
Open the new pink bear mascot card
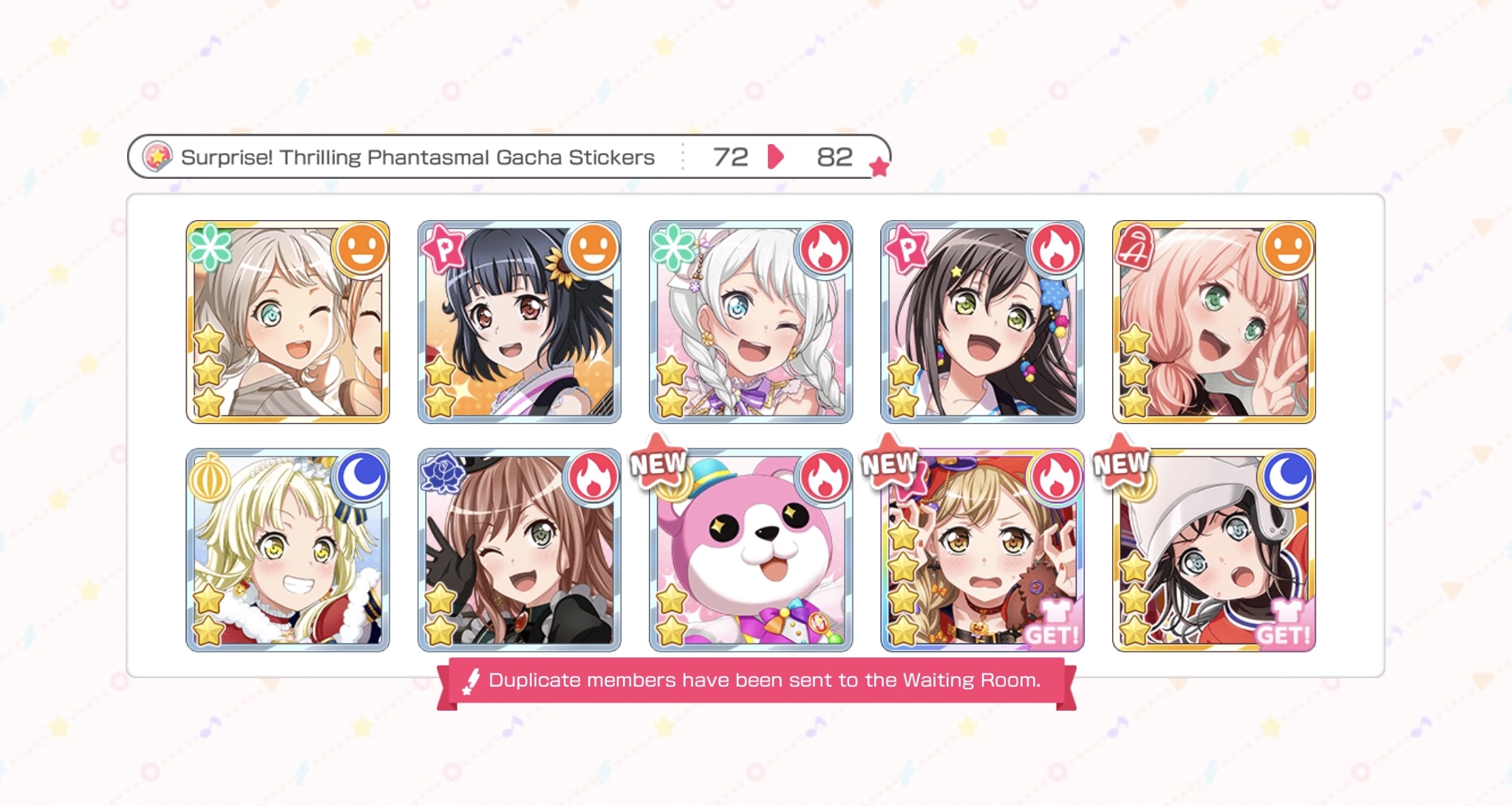750,550
